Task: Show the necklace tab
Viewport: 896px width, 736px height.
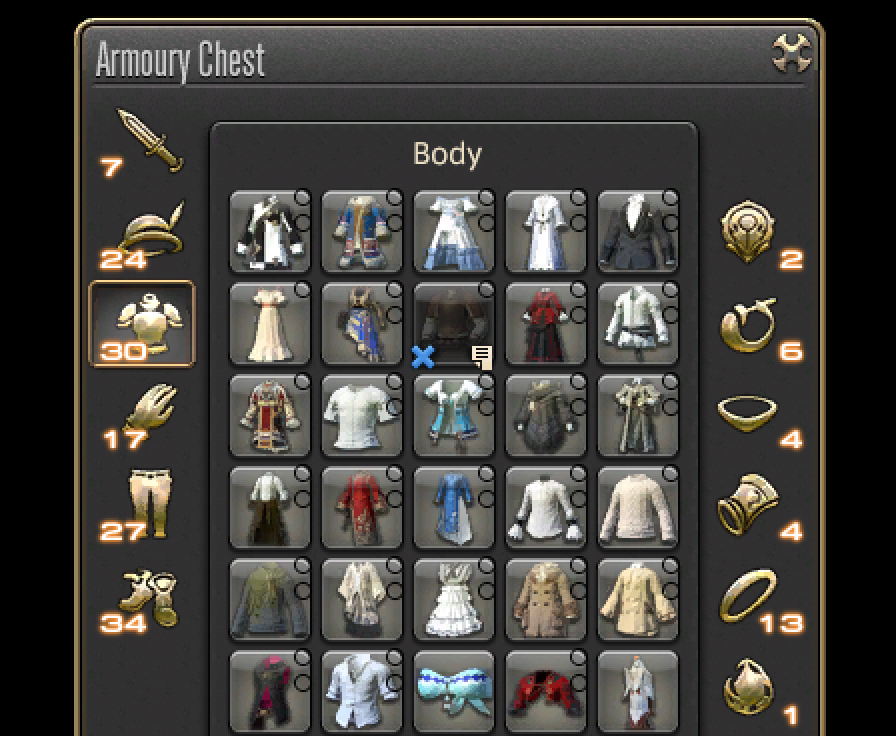Action: pyautogui.click(x=749, y=414)
